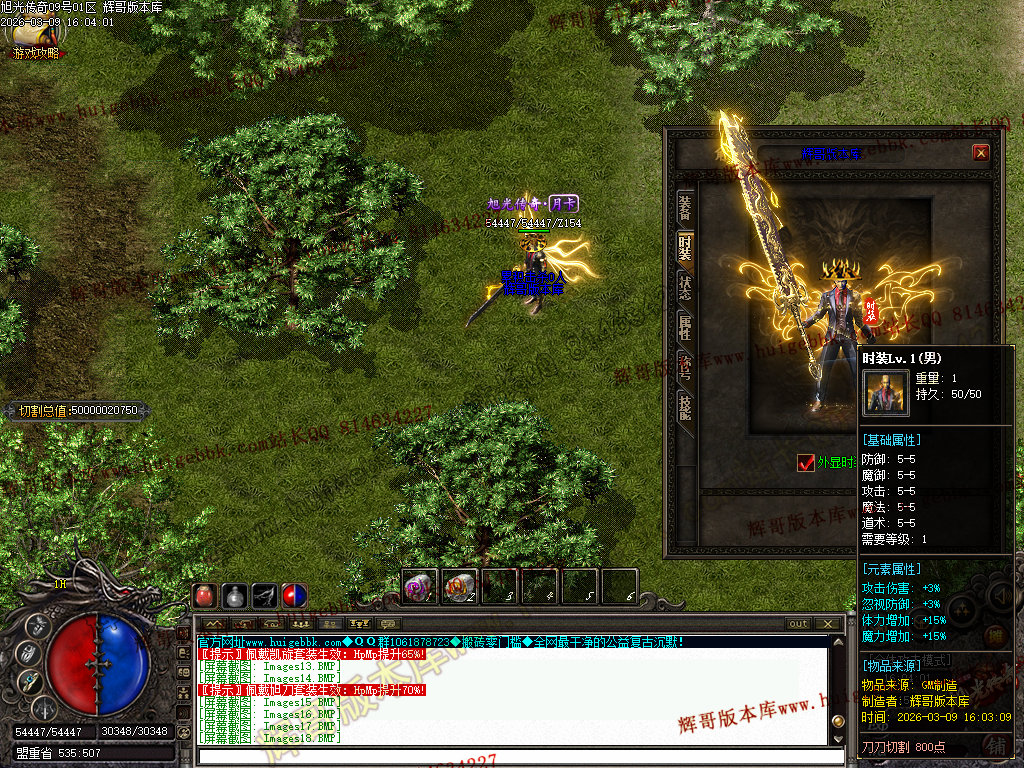The image size is (1024, 768).
Task: Click the 月卡 monthly card badge
Action: coord(564,204)
